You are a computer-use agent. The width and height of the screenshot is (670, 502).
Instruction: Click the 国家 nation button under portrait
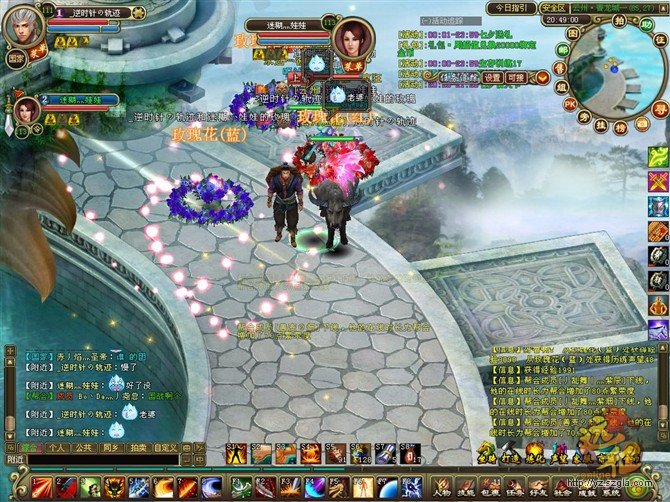tap(17, 59)
